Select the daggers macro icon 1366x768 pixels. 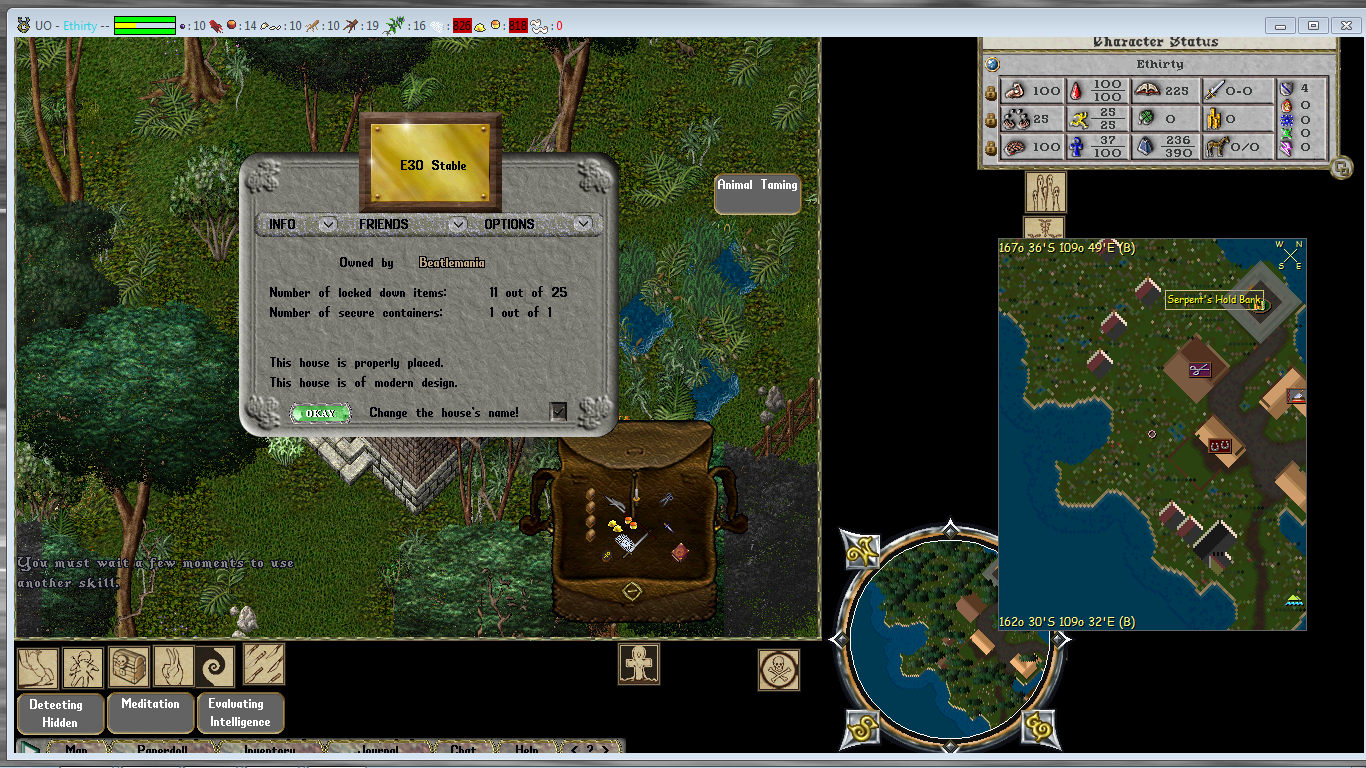264,664
